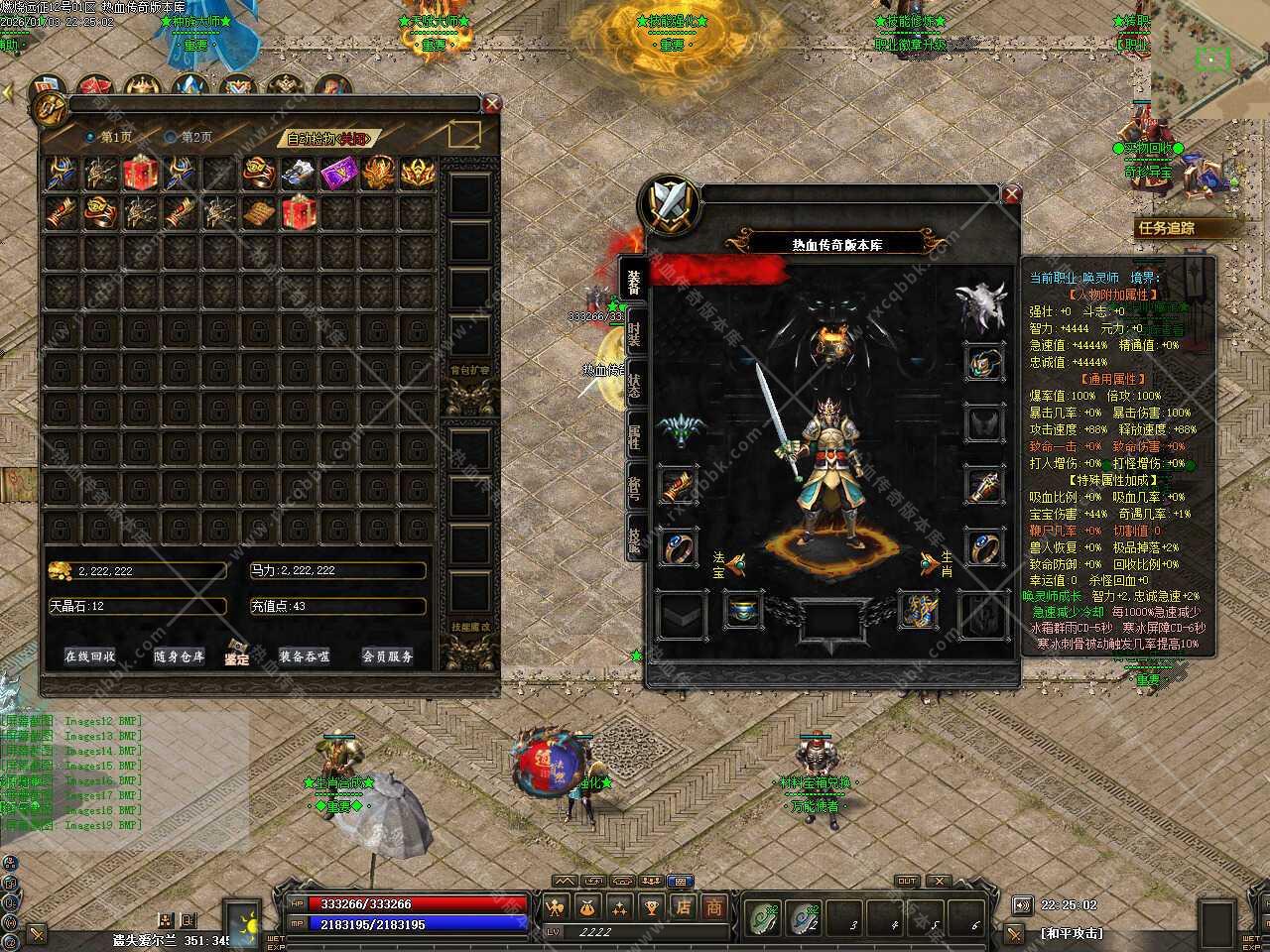Toggle auto pickup (自动捡物)
Image resolution: width=1270 pixels, height=952 pixels.
[x=327, y=138]
